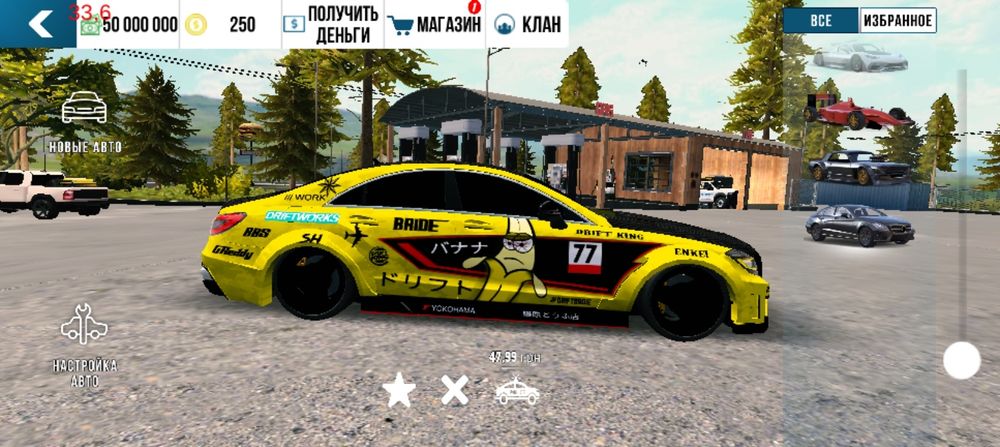The width and height of the screenshot is (1000, 447).
Task: Go back with the white arrow button
Action: [38, 24]
